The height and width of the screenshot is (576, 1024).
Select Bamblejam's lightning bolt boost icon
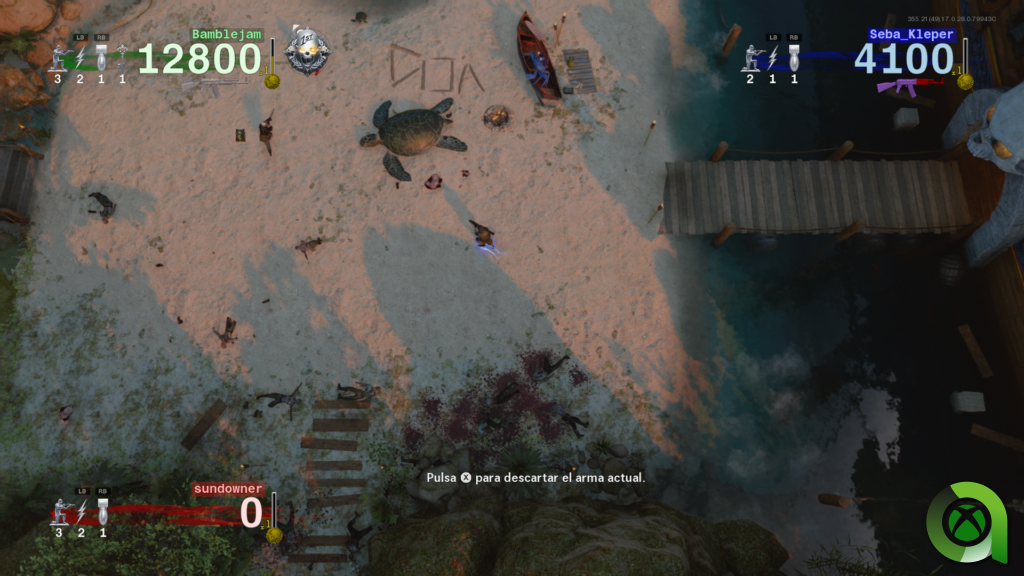click(x=80, y=58)
